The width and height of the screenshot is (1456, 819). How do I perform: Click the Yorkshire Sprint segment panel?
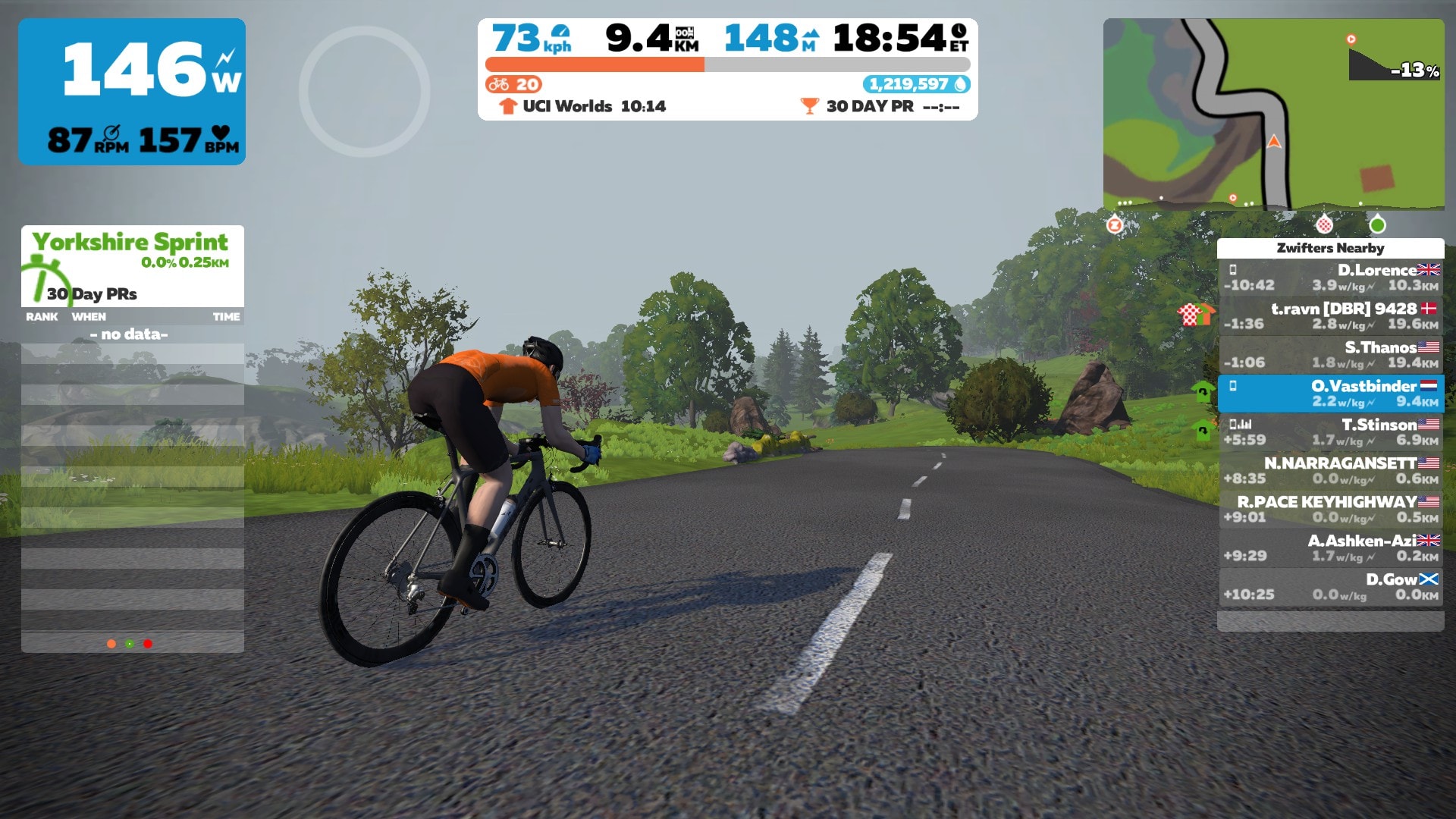click(x=132, y=265)
